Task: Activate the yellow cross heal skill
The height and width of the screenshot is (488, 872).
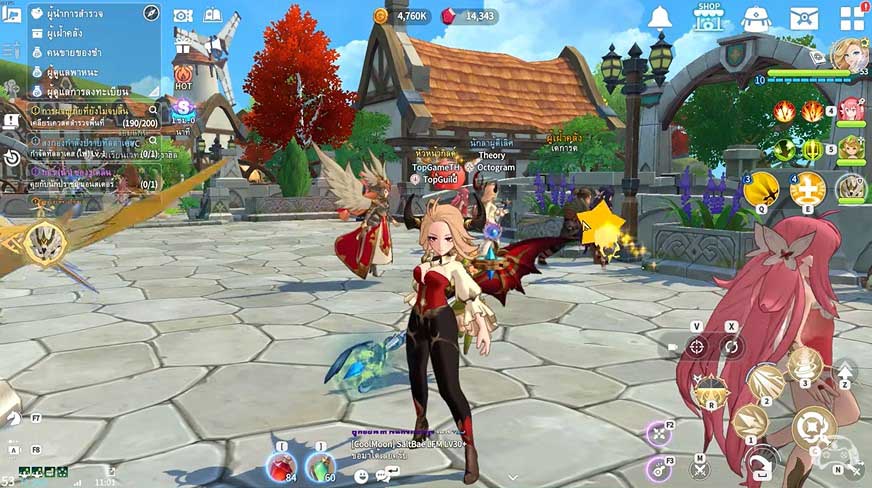Action: [807, 187]
